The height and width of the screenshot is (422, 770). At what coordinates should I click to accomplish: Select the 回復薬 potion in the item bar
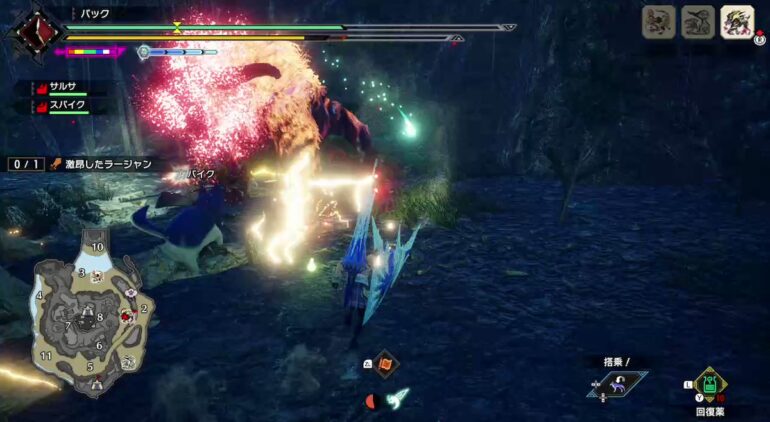(709, 384)
